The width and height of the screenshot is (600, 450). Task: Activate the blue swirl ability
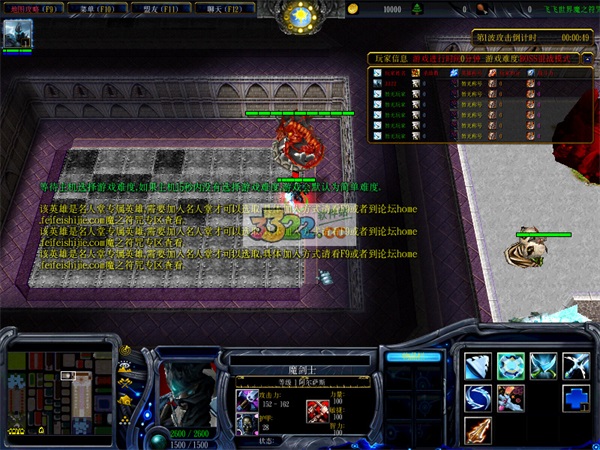click(x=477, y=398)
